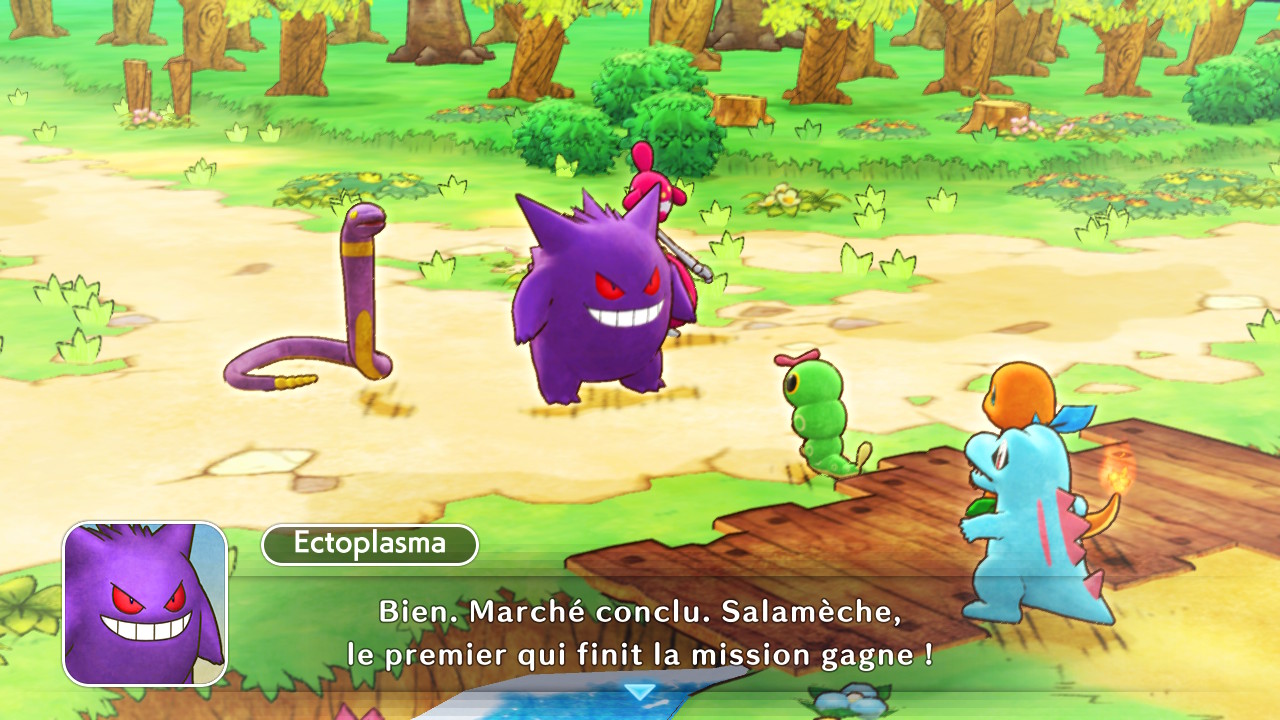This screenshot has width=1280, height=720.
Task: Advance dialogue with the blue arrow indicator
Action: tap(639, 691)
